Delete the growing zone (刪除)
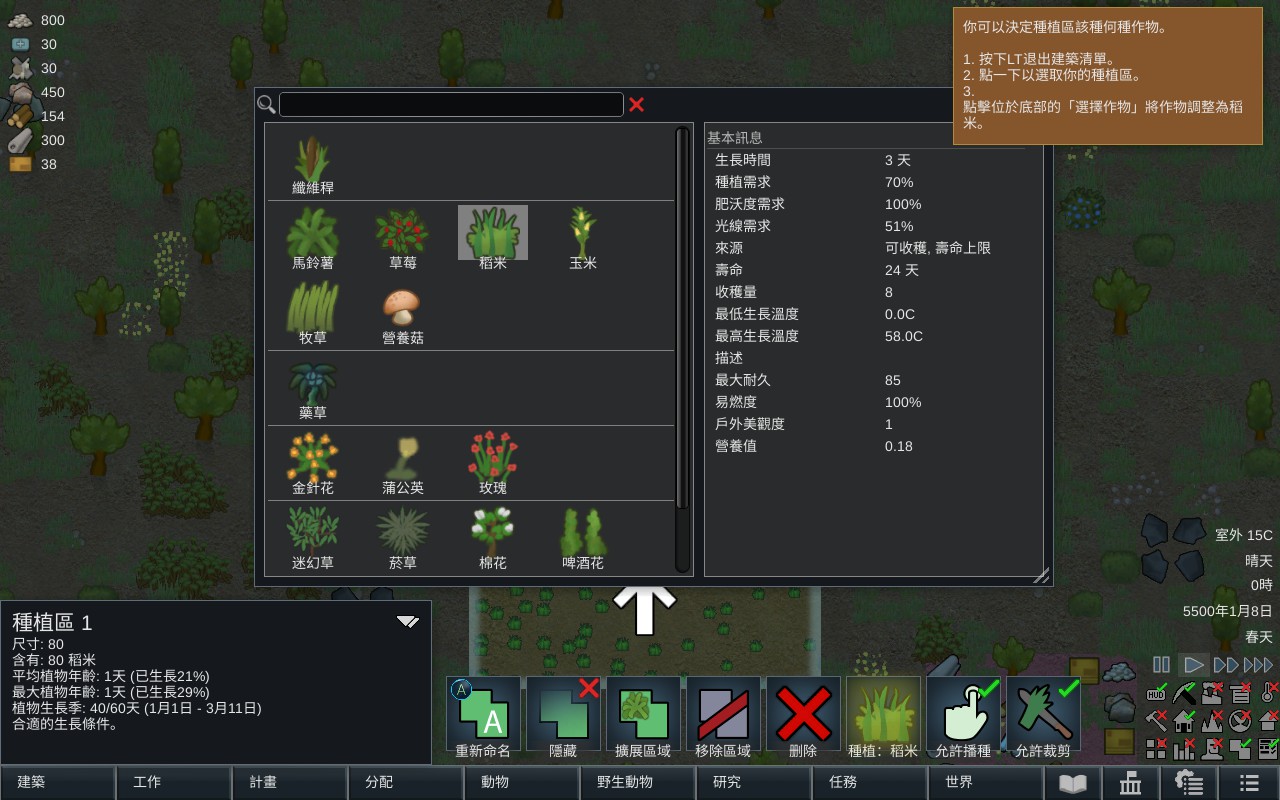 coord(803,714)
